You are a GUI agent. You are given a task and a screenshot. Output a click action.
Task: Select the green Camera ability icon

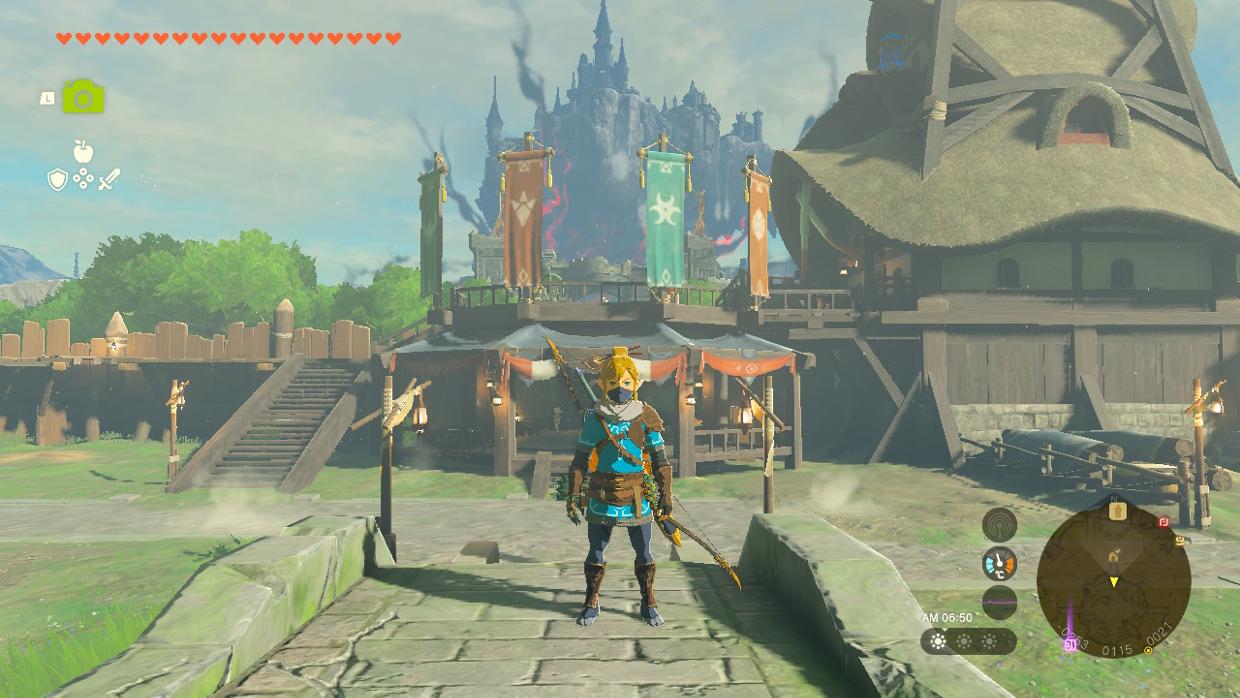click(83, 97)
